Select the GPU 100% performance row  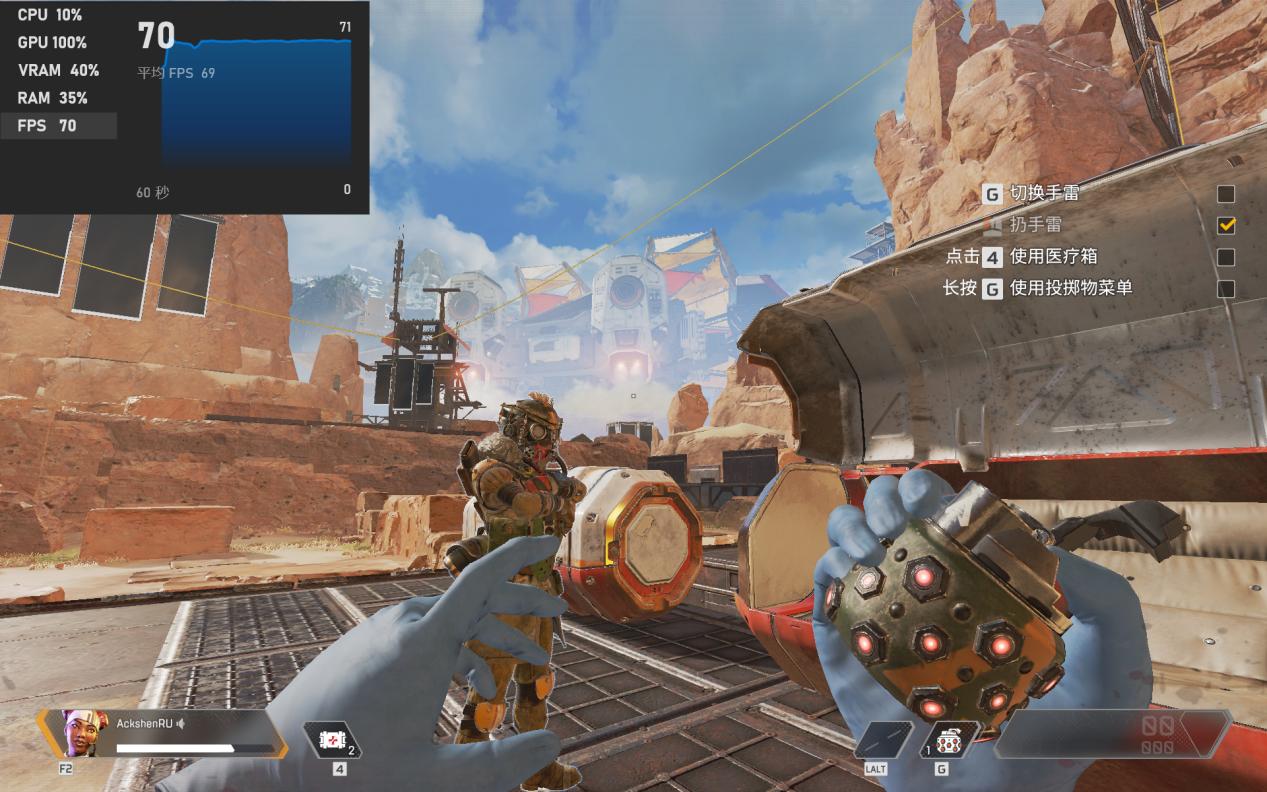click(x=58, y=43)
